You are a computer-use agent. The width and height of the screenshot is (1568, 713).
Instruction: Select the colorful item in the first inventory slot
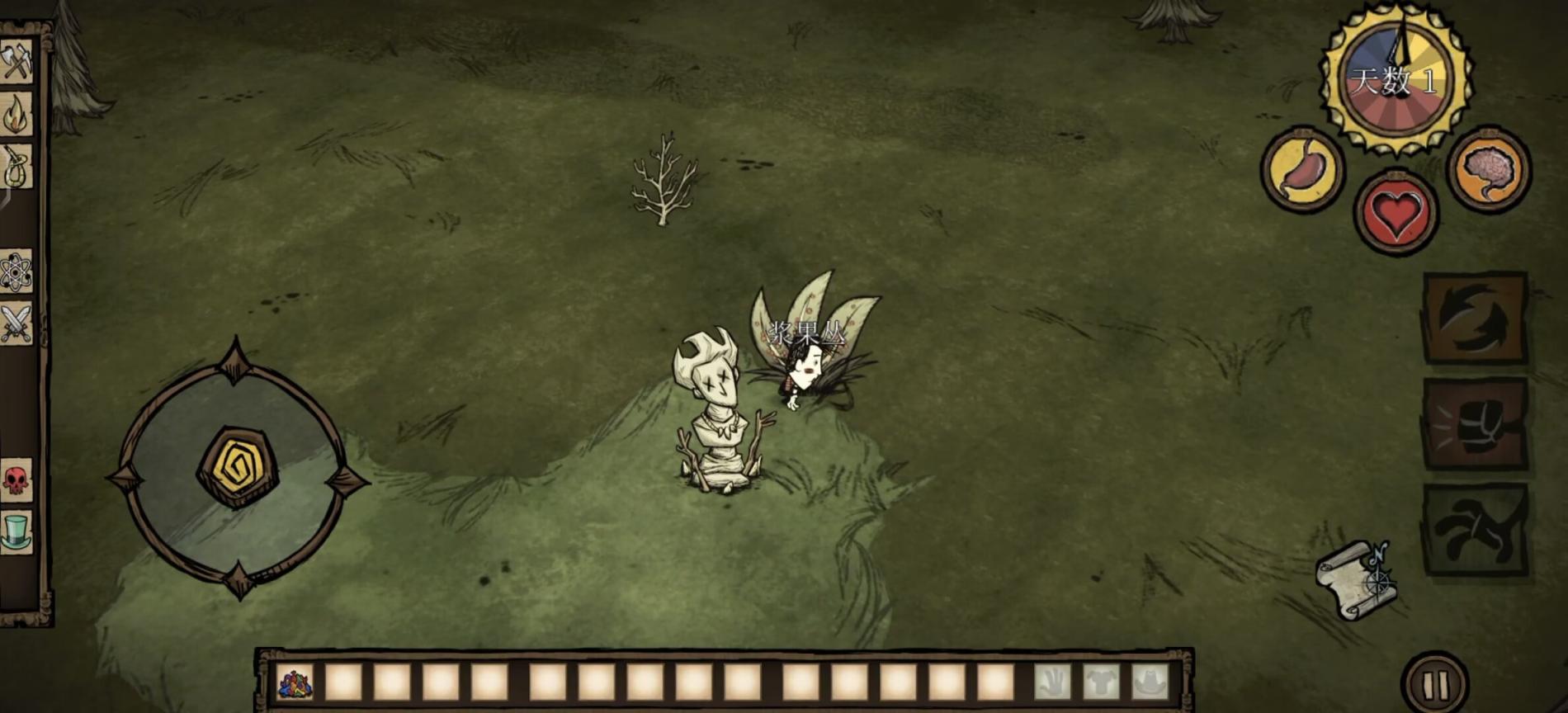pyautogui.click(x=295, y=683)
